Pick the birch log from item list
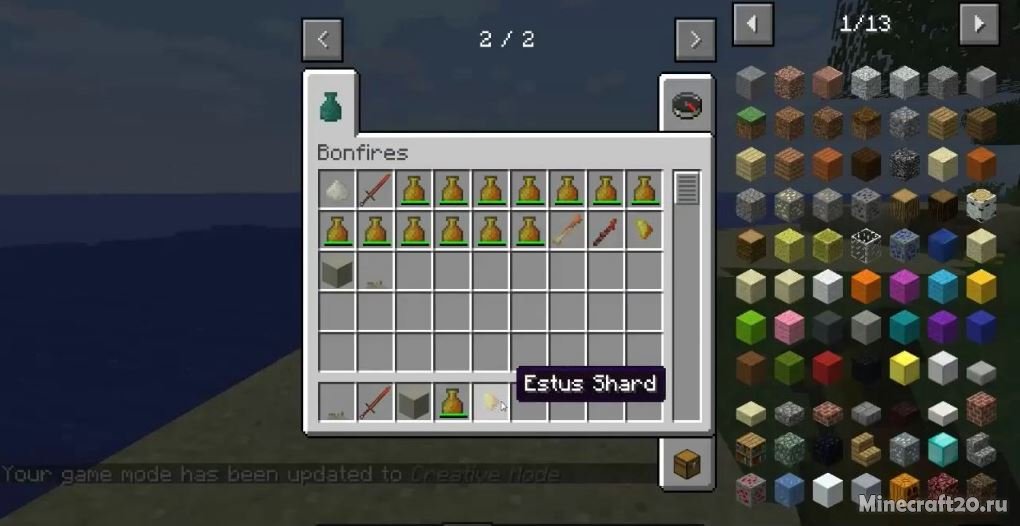1020x526 pixels. point(980,204)
